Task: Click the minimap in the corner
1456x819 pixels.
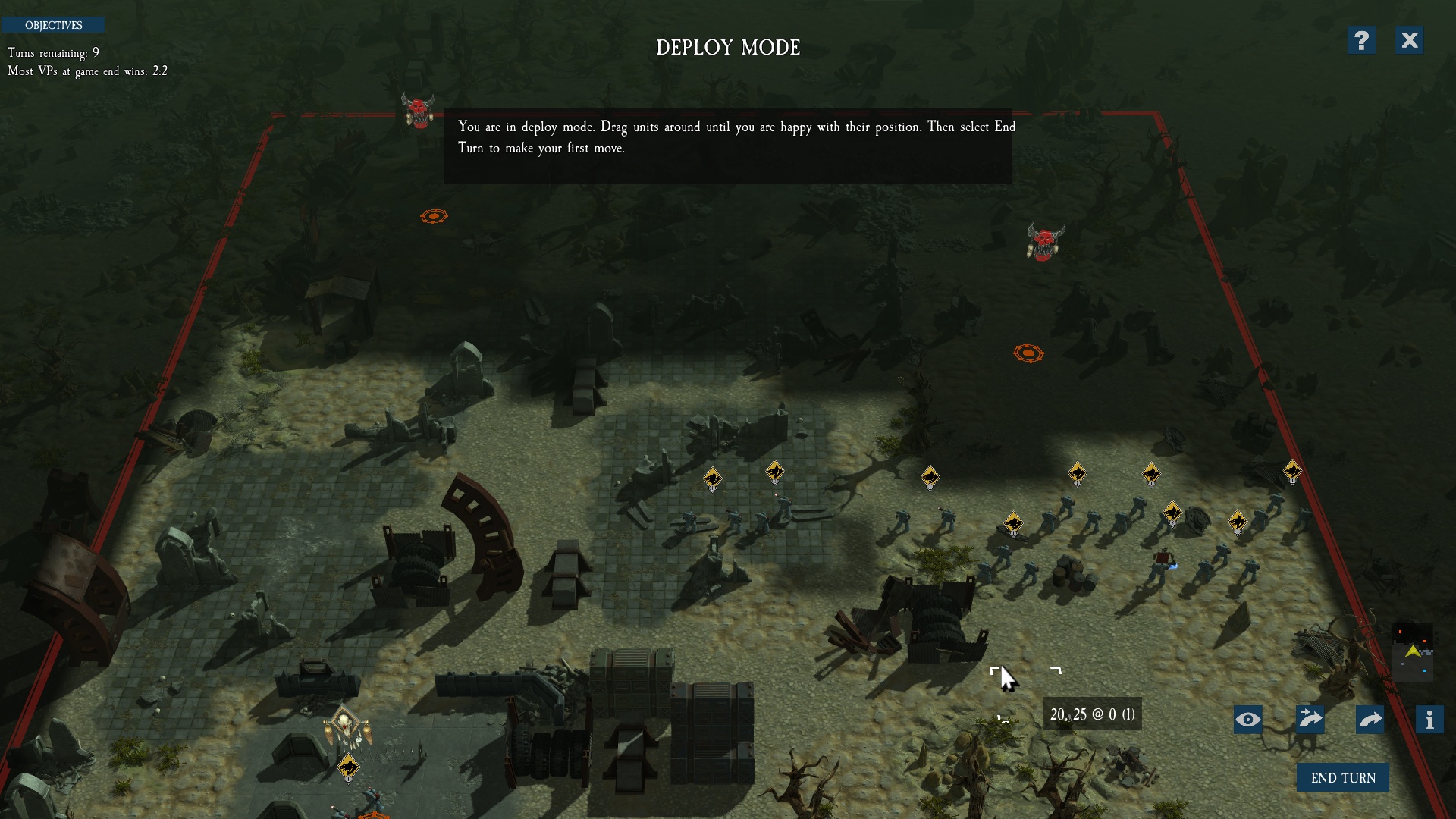Action: click(x=1412, y=652)
